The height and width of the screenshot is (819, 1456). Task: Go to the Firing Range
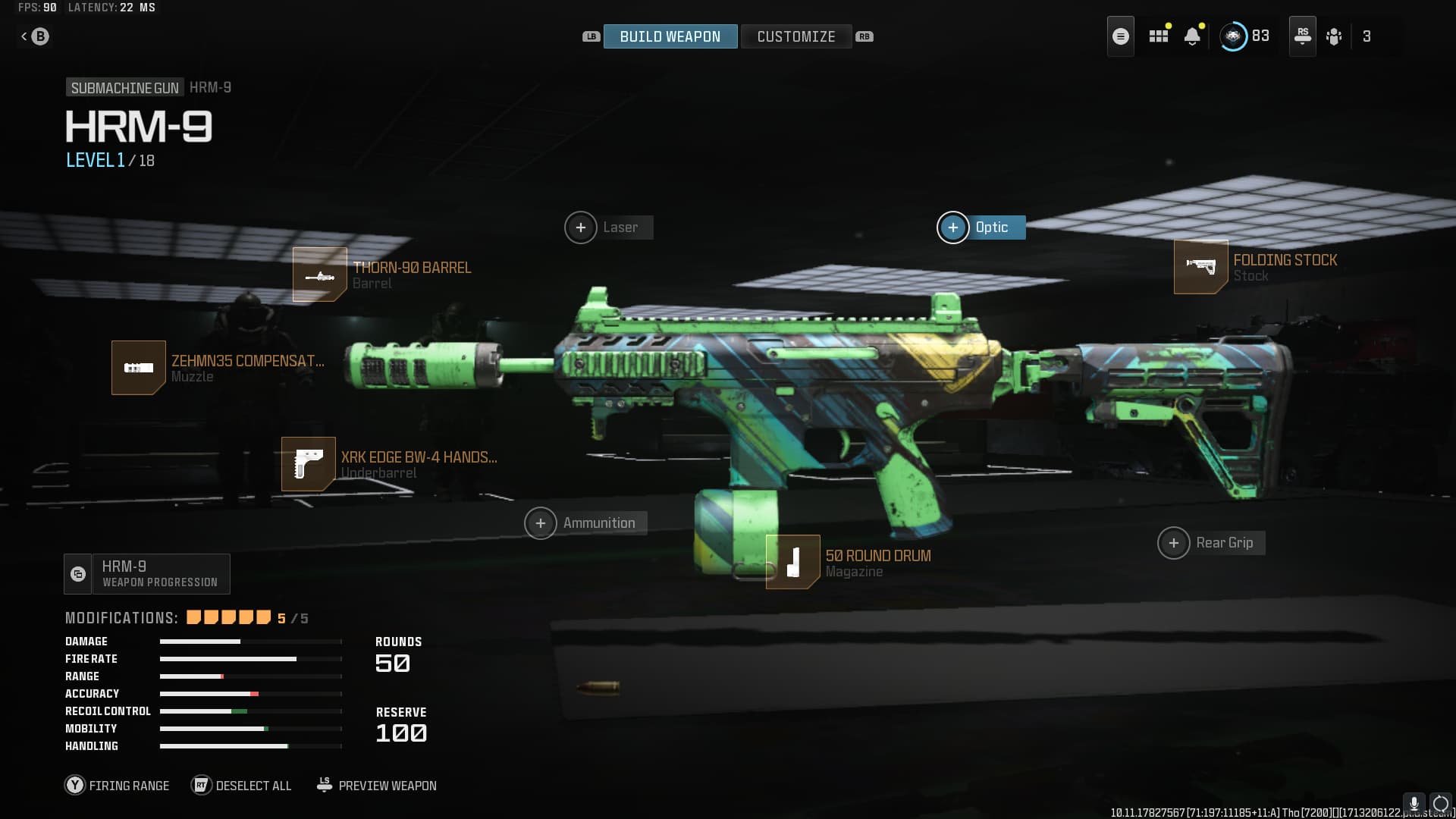(x=118, y=786)
